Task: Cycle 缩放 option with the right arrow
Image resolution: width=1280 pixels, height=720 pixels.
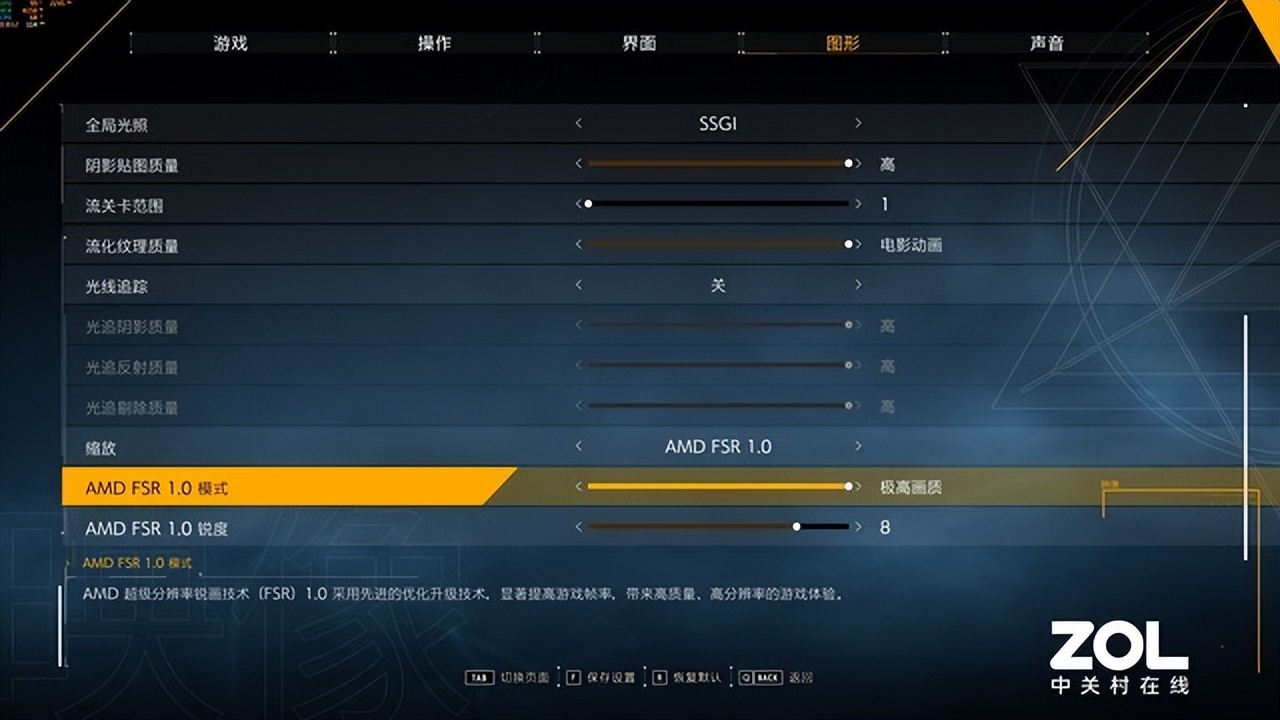Action: (858, 447)
